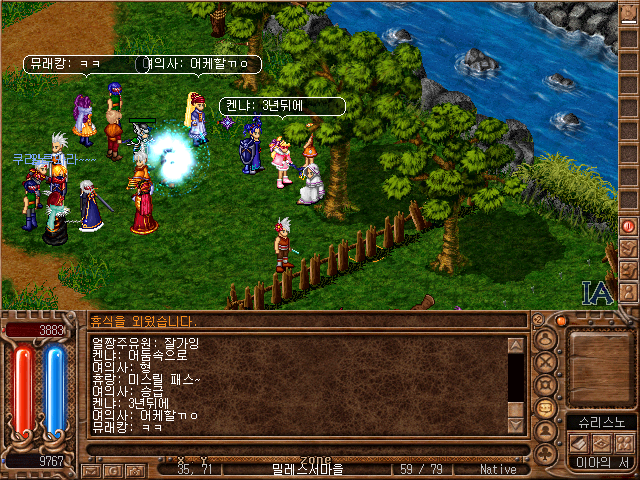640x480 pixels.
Task: Click the red round button on the right sidebar
Action: click(x=628, y=226)
